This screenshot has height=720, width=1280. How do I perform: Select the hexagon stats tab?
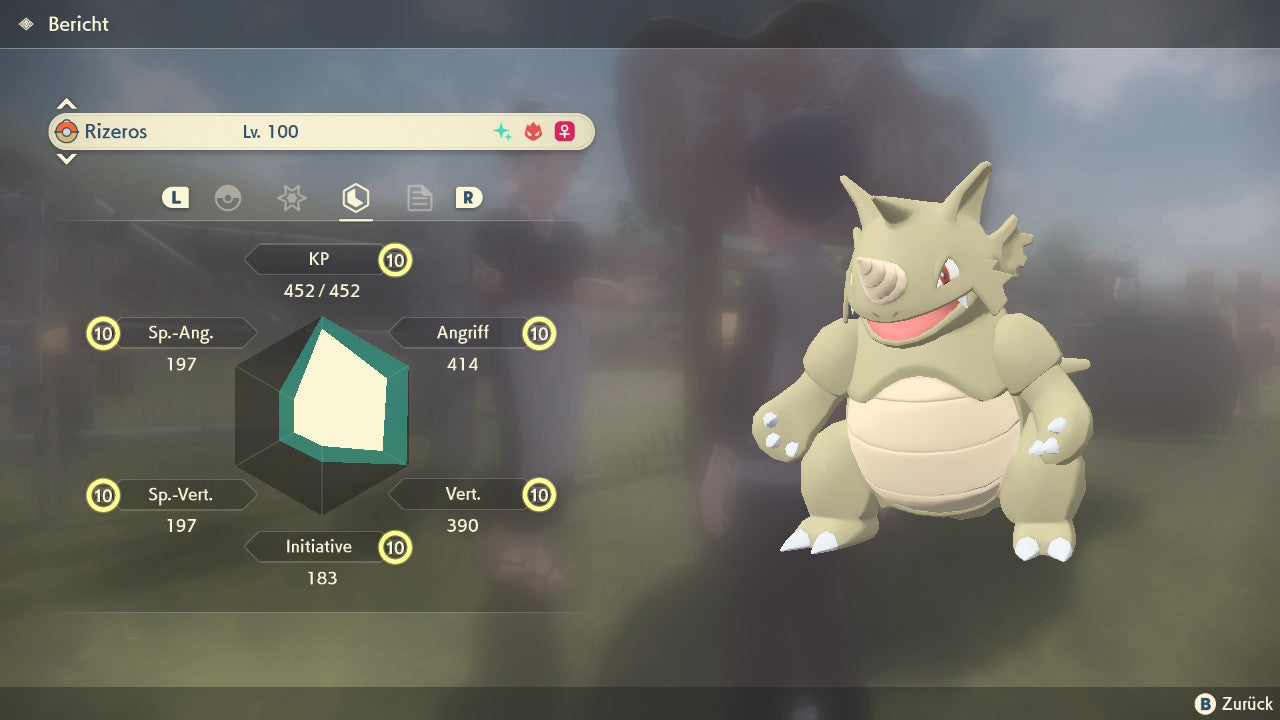tap(355, 198)
